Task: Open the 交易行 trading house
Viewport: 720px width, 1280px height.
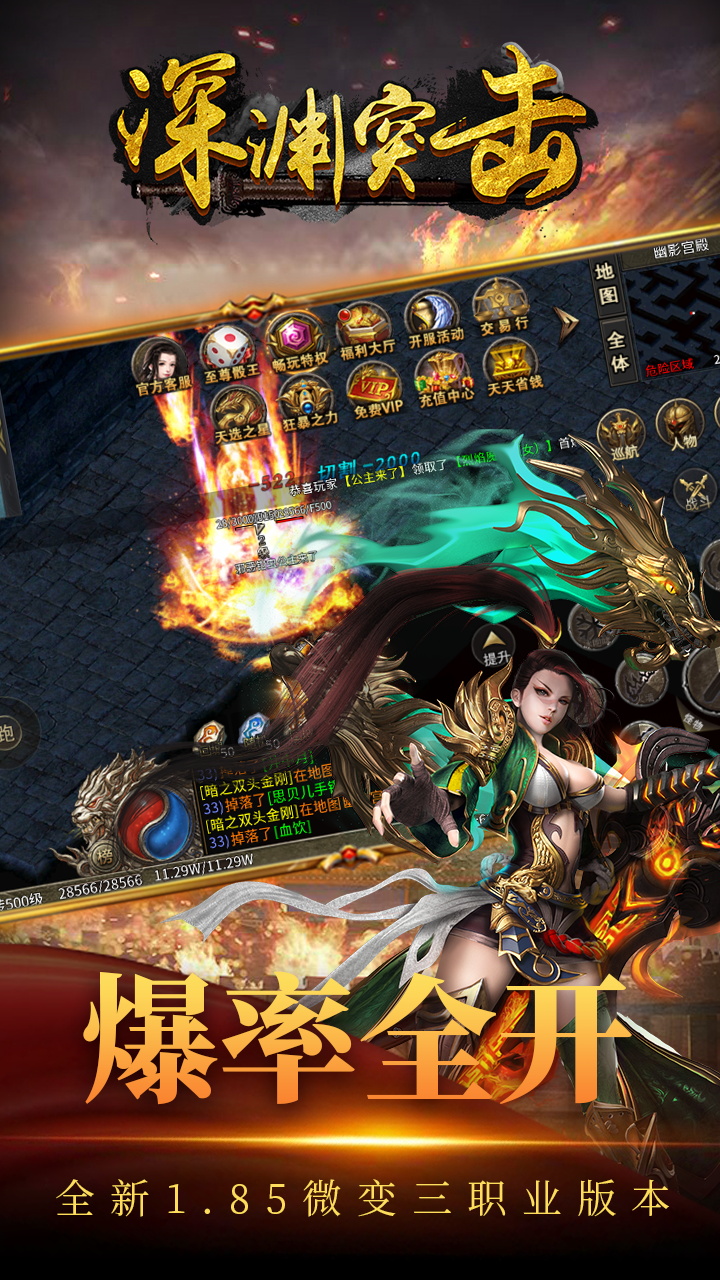Action: click(x=502, y=303)
